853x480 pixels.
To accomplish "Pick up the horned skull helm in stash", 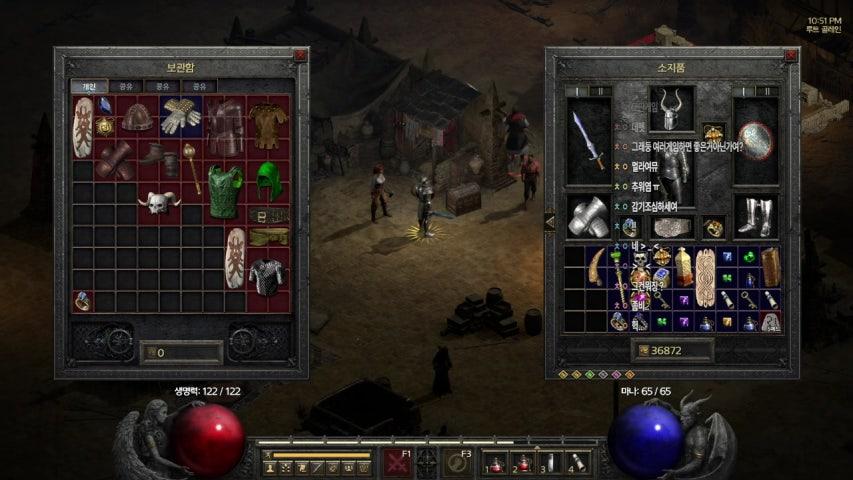I will pos(159,203).
